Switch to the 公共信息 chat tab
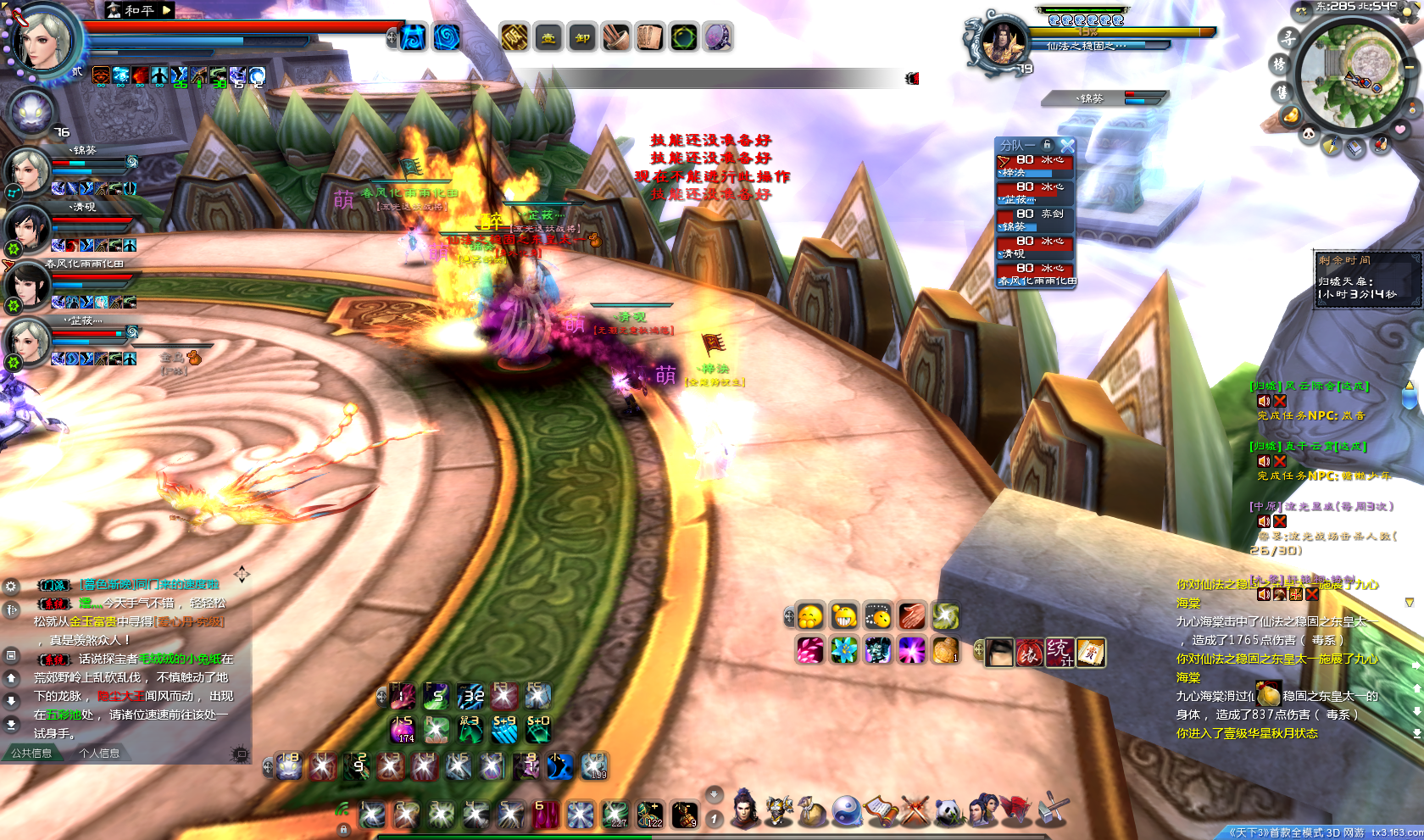This screenshot has width=1424, height=840. [x=31, y=753]
